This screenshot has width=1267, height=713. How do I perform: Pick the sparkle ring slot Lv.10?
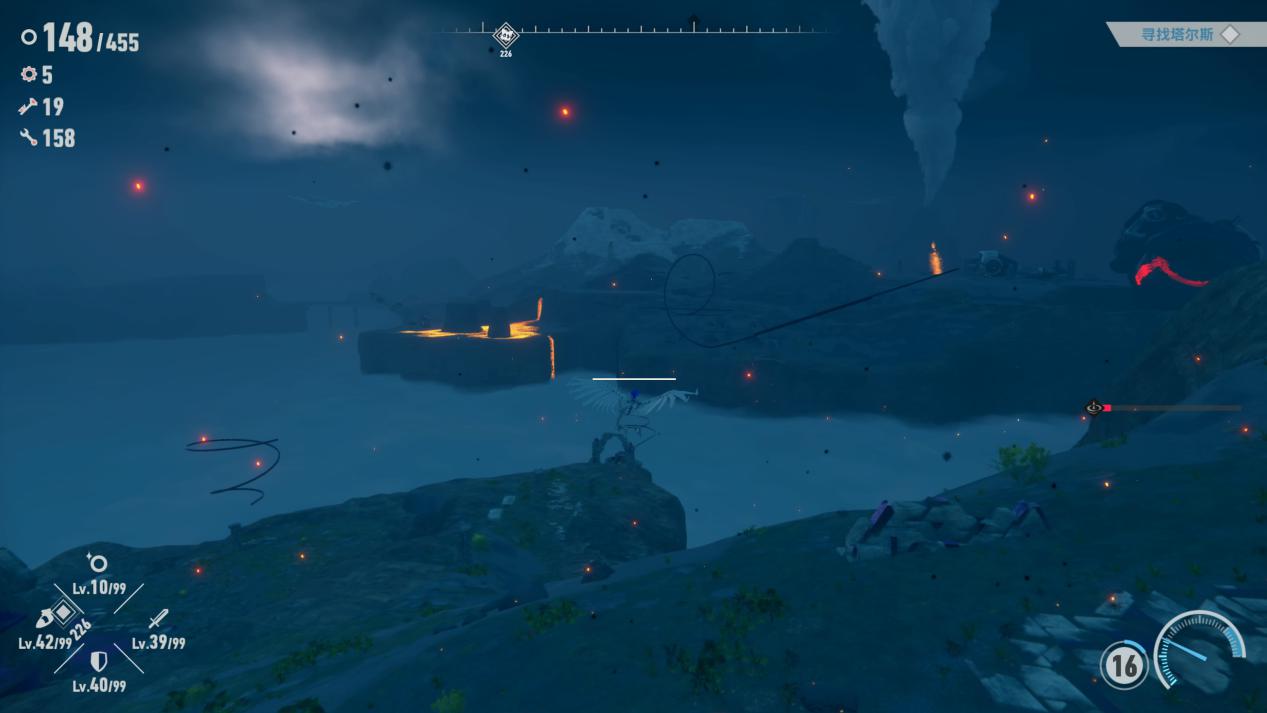pyautogui.click(x=97, y=563)
